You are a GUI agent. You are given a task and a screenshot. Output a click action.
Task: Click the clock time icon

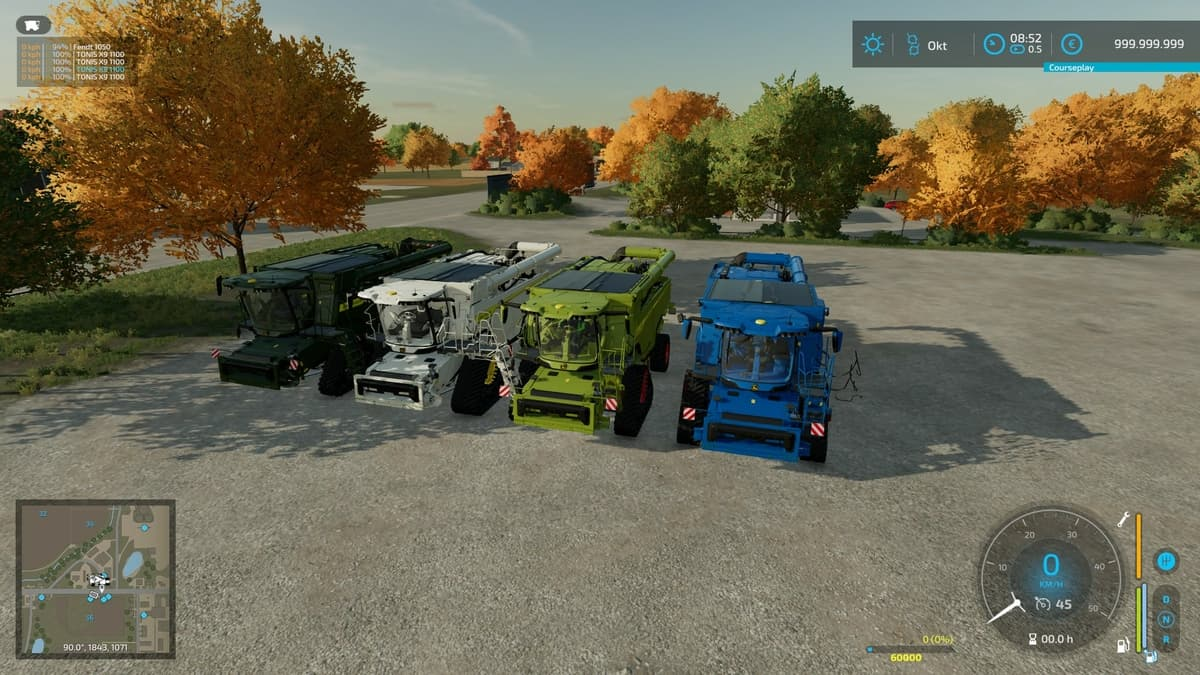994,44
